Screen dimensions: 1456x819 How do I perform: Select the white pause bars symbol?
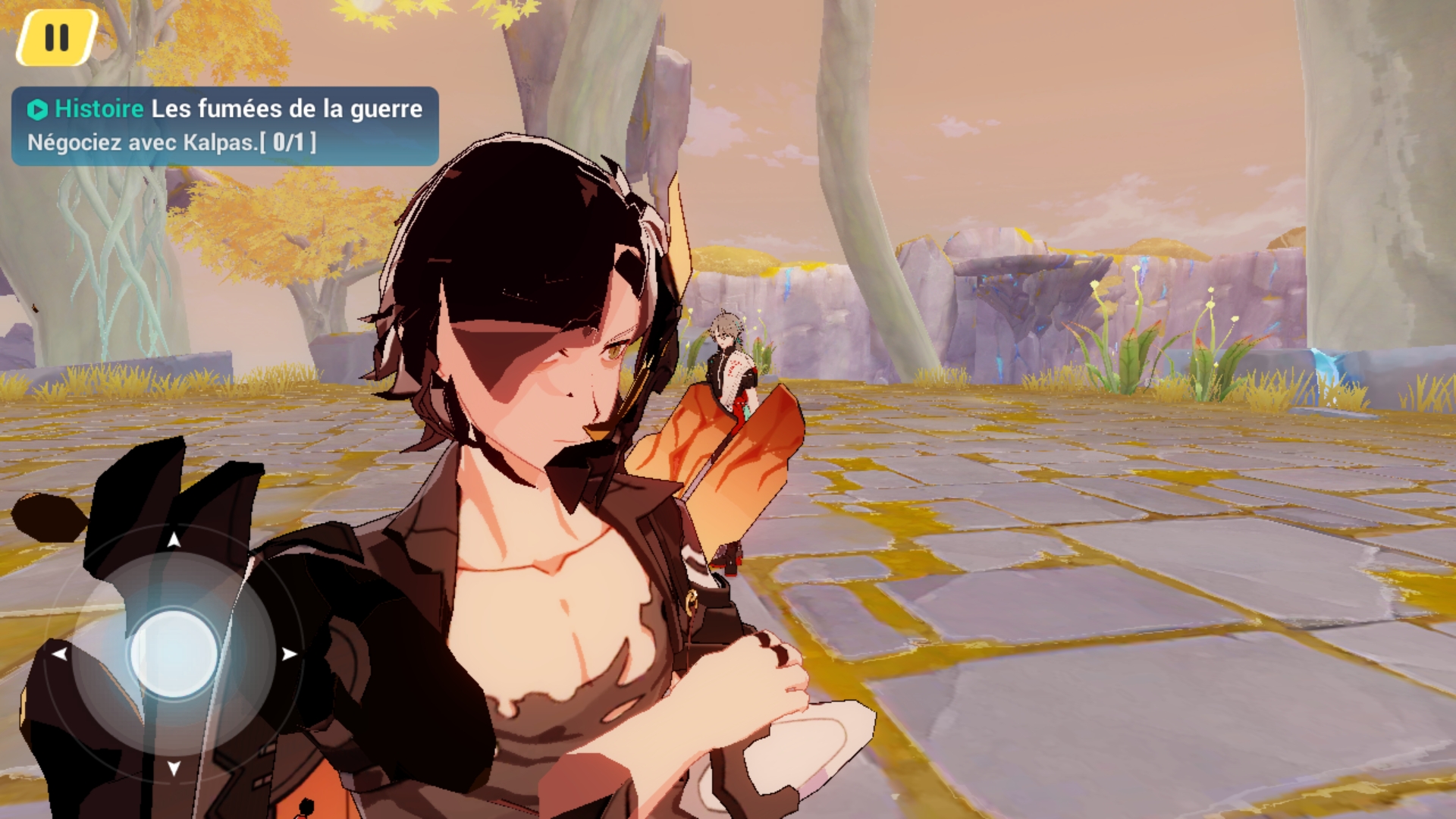tap(55, 34)
